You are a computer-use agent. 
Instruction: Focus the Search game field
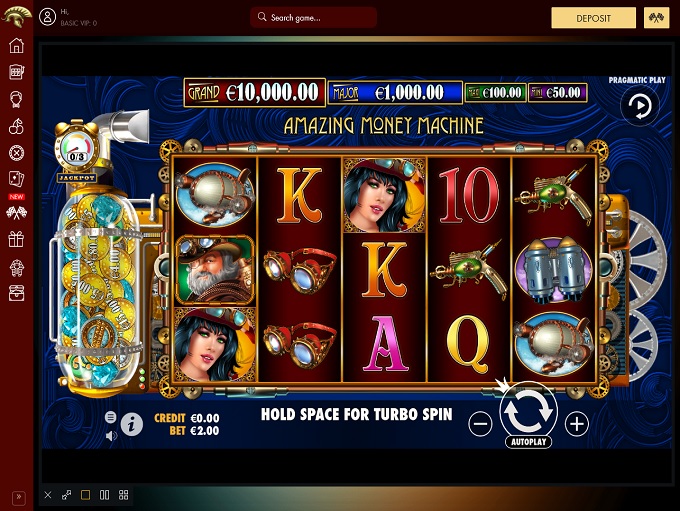click(313, 18)
